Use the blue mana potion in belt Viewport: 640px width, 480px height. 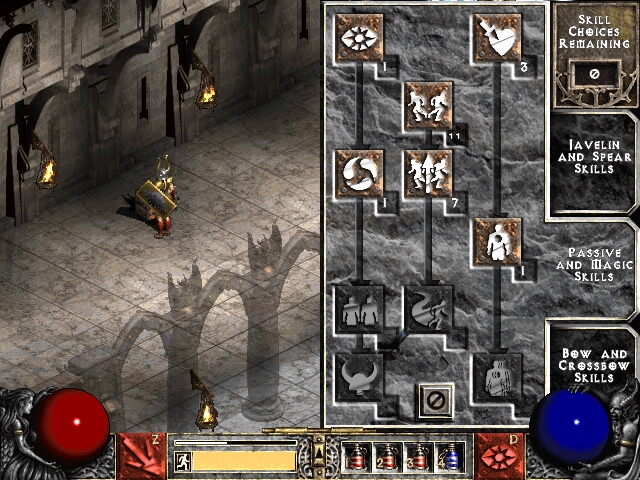point(450,458)
